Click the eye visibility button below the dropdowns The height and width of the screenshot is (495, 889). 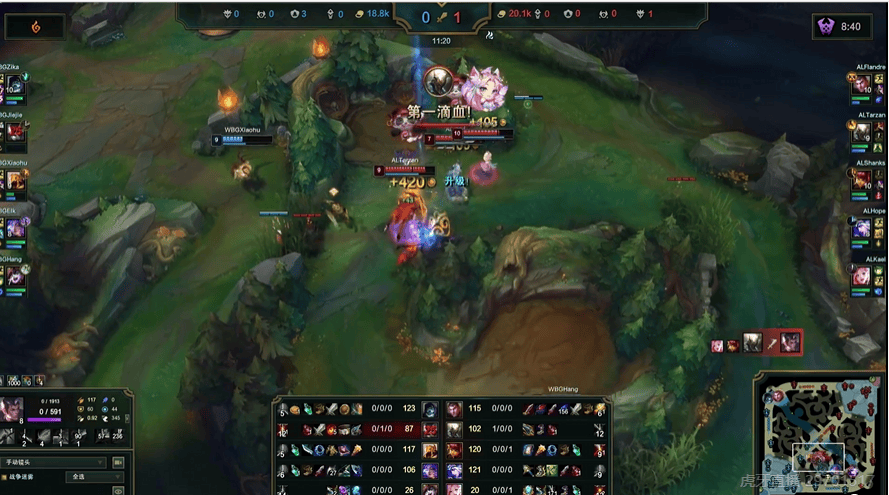(x=119, y=491)
